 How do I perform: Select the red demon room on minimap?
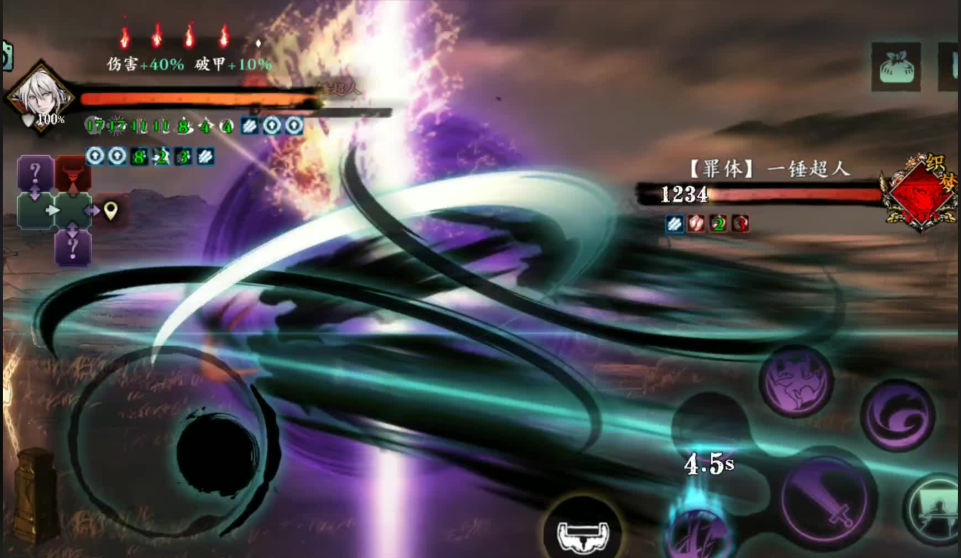point(73,173)
